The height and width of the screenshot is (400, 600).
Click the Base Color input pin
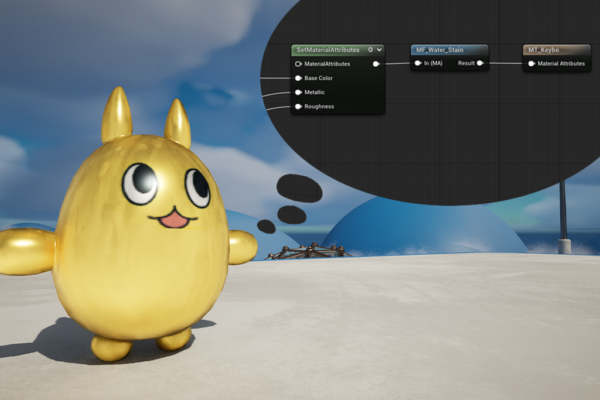coord(298,77)
